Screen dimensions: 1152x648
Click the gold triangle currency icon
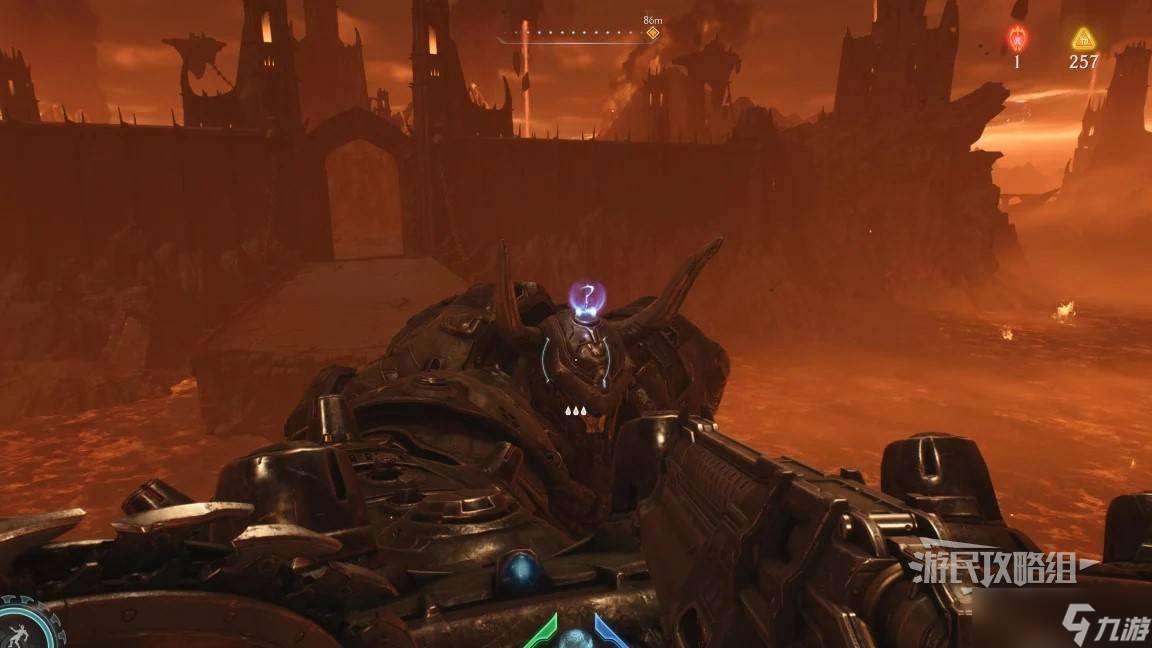[x=1083, y=39]
